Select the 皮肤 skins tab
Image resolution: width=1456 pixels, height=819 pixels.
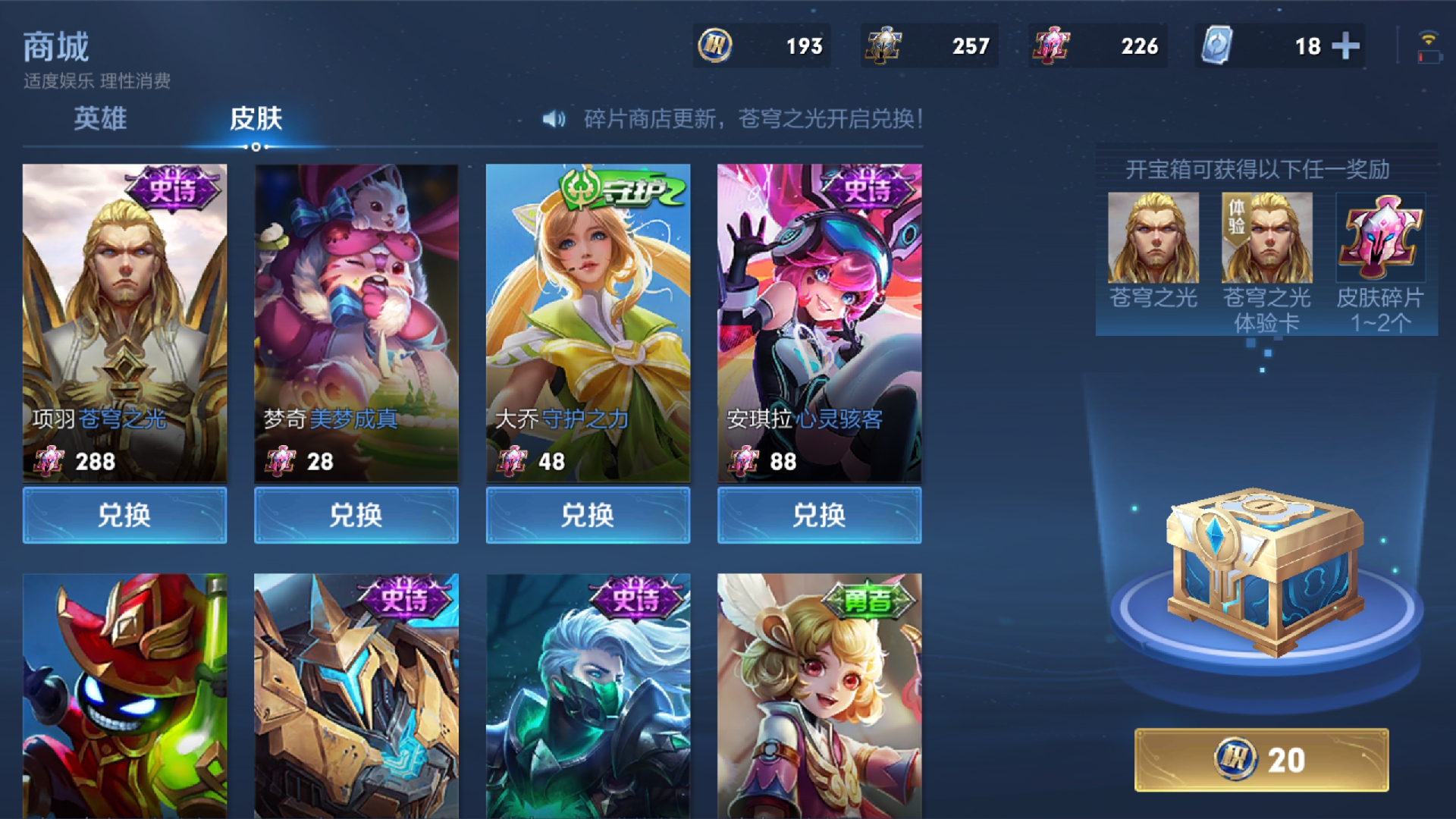(x=256, y=118)
